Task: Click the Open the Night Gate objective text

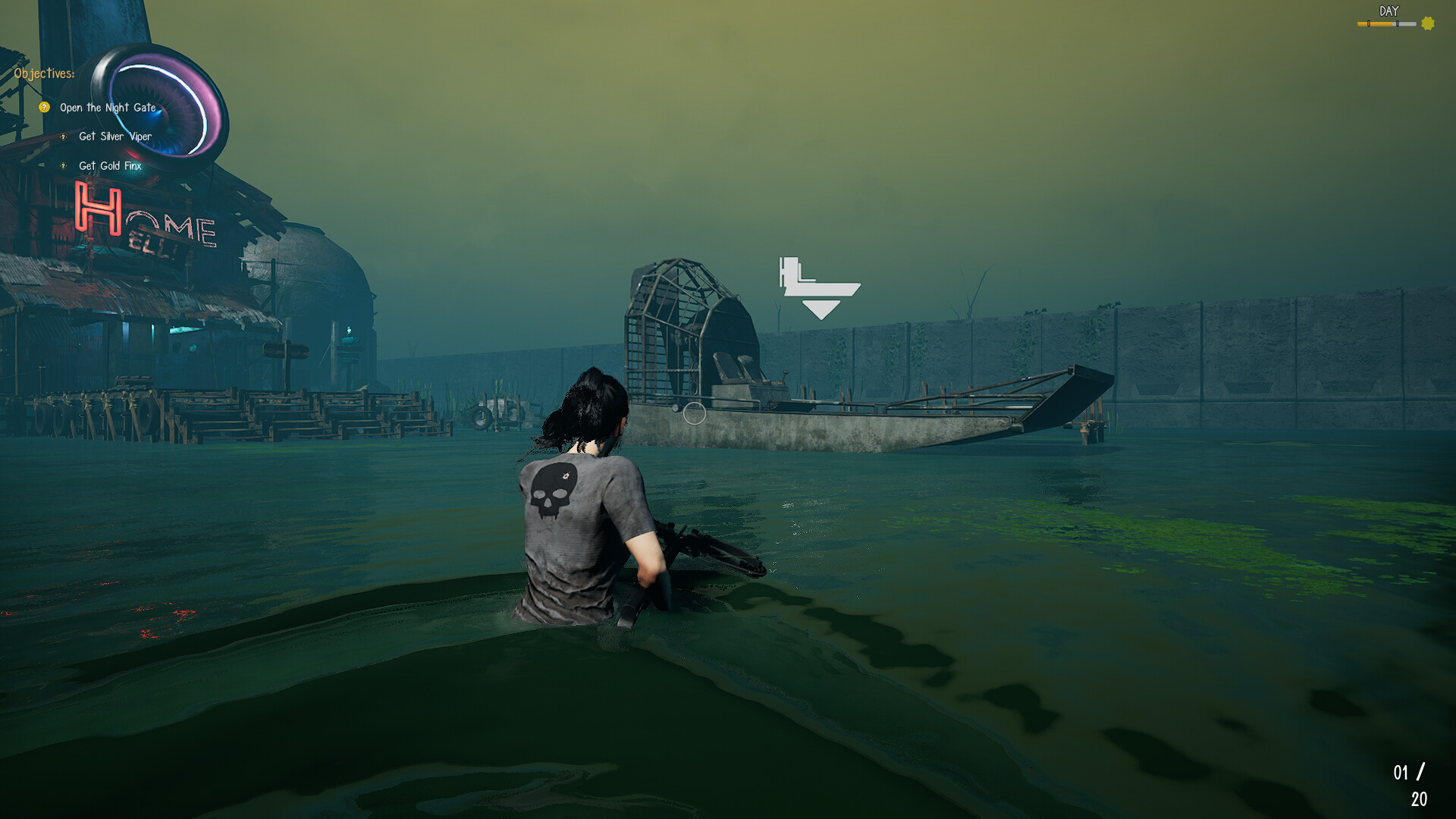Action: click(x=108, y=107)
